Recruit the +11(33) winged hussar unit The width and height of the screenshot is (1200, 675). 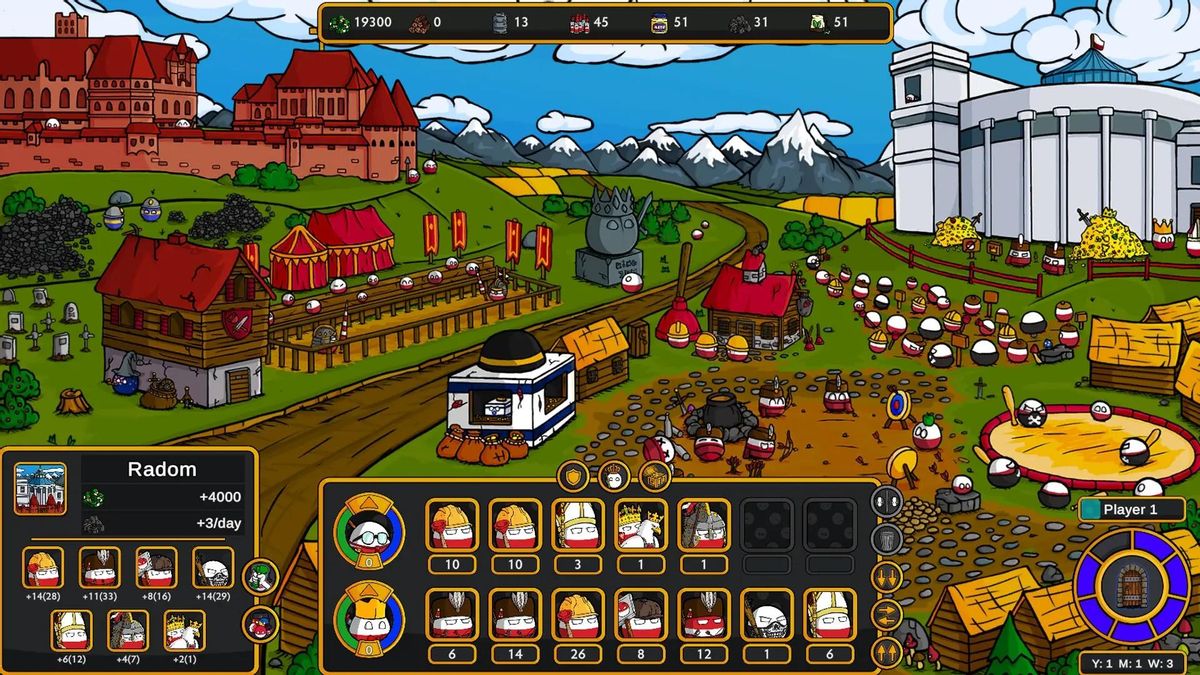coord(100,568)
